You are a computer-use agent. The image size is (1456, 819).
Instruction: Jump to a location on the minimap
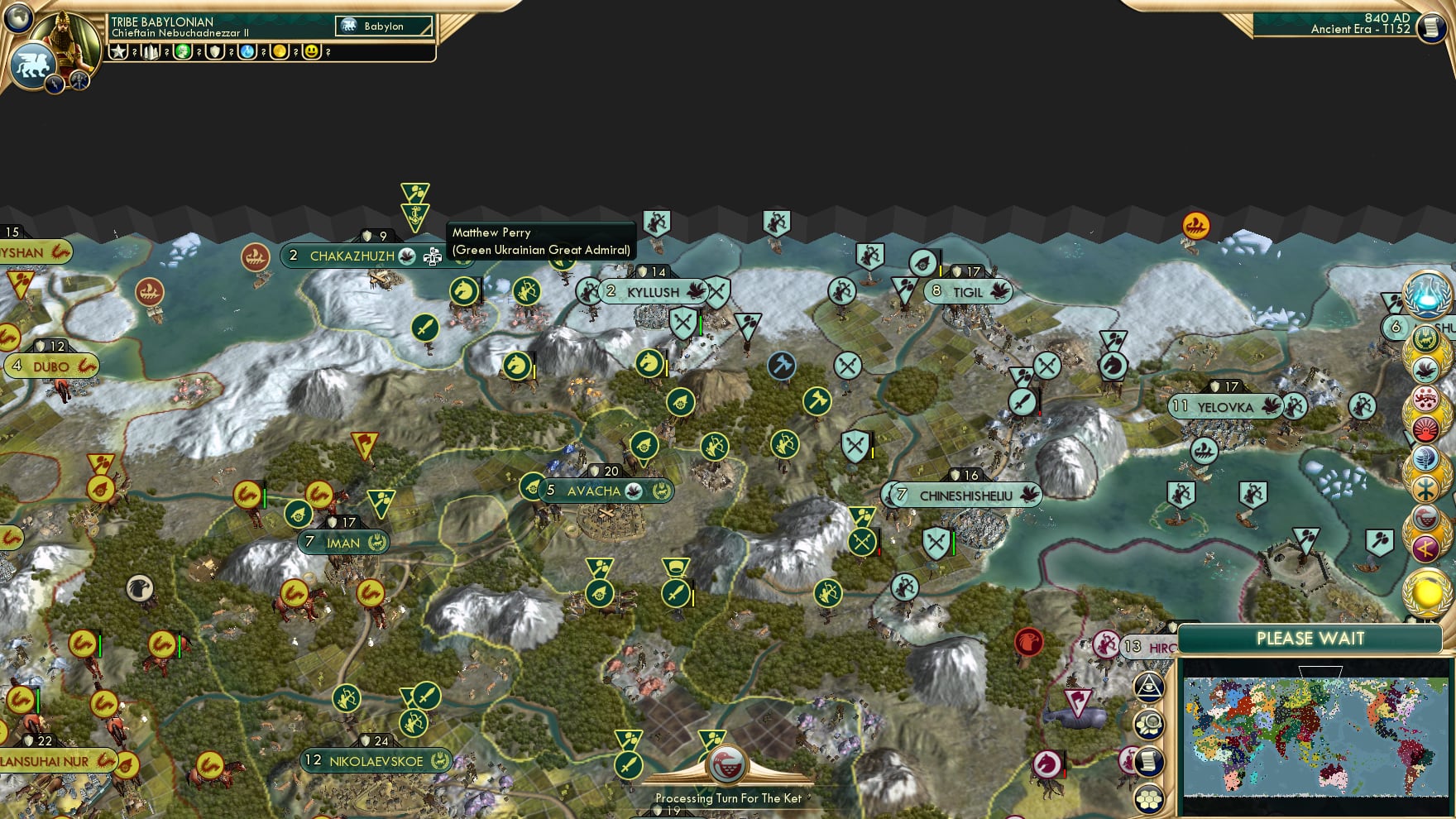click(x=1315, y=735)
